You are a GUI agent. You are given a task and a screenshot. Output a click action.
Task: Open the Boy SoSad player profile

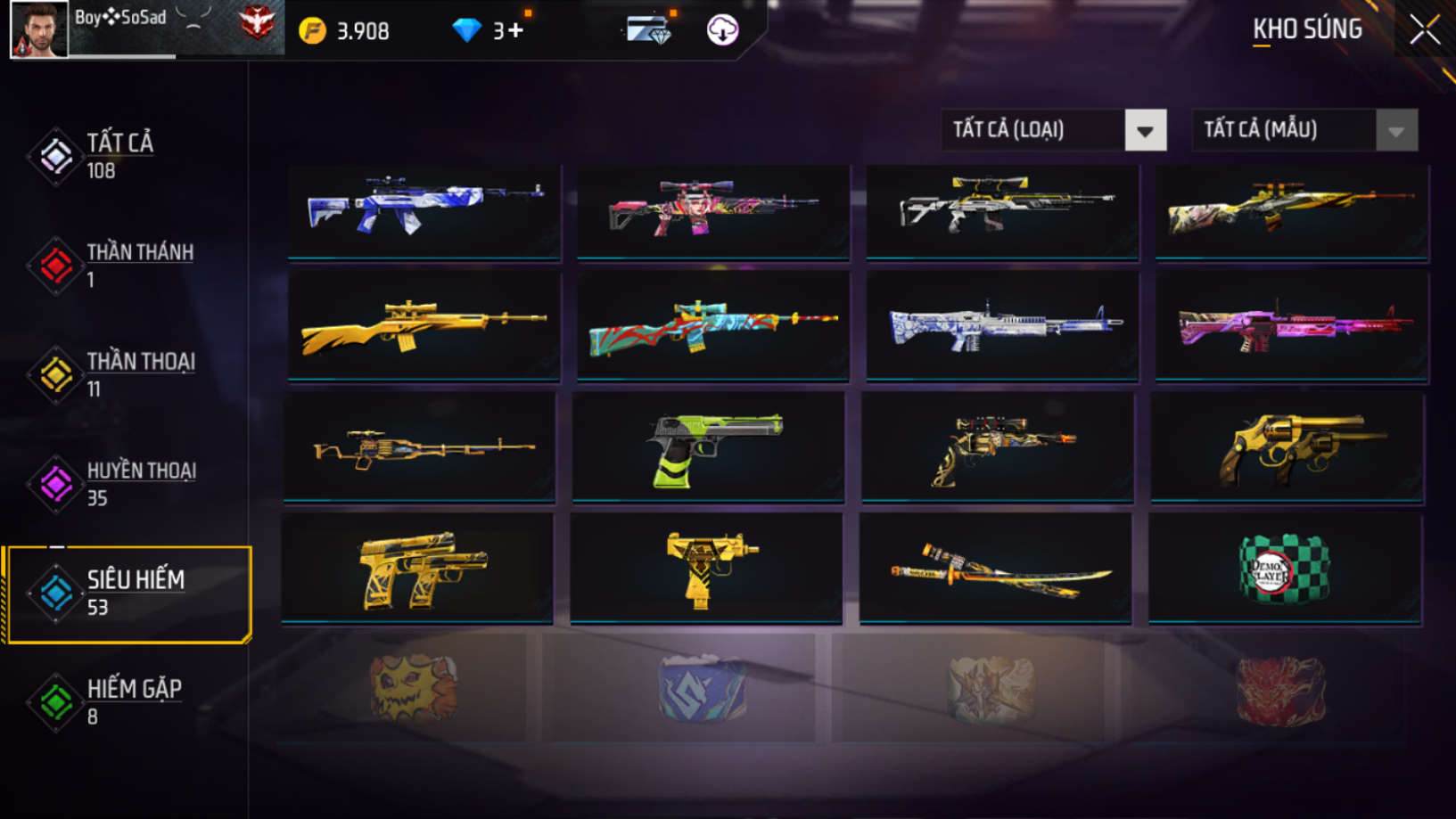coord(39,29)
